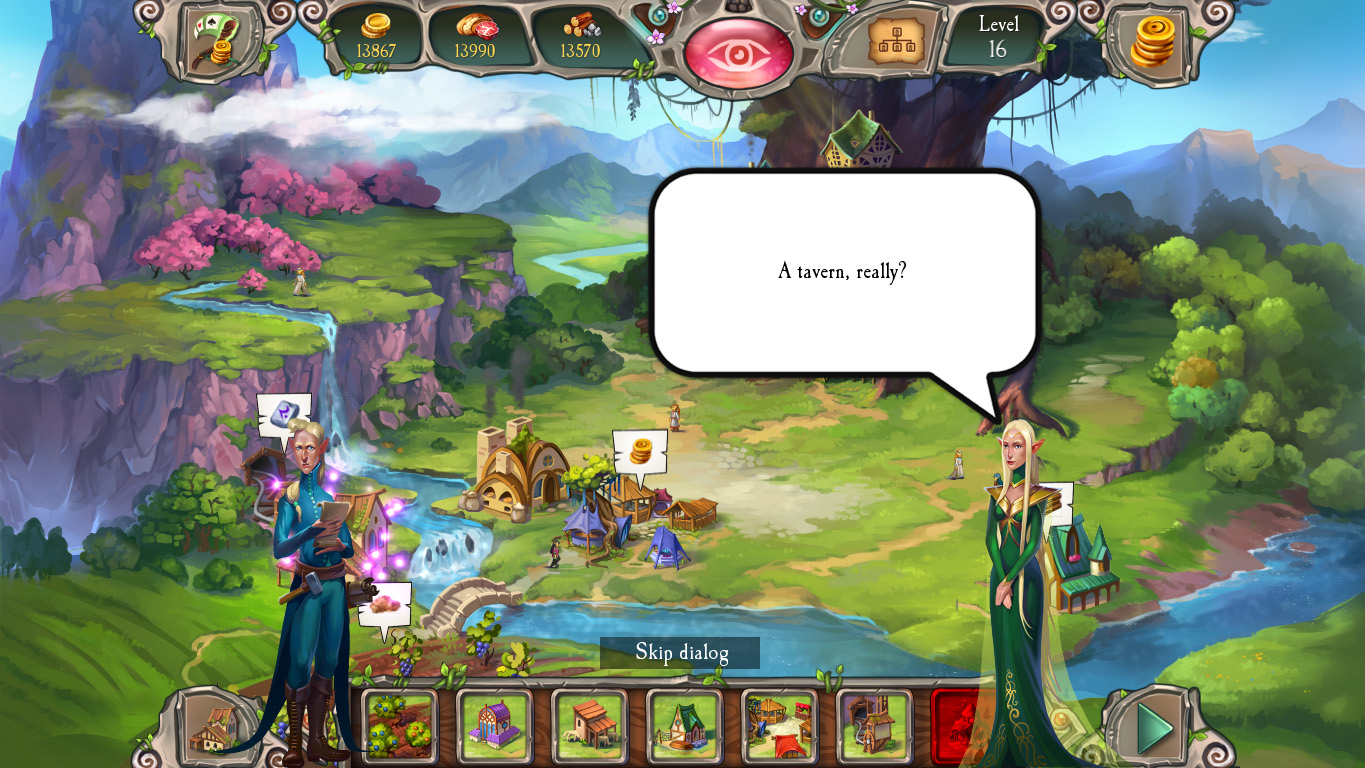Screen dimensions: 1365x768
Task: Click the scroll bubble beside the elf queen
Action: pyautogui.click(x=1057, y=497)
